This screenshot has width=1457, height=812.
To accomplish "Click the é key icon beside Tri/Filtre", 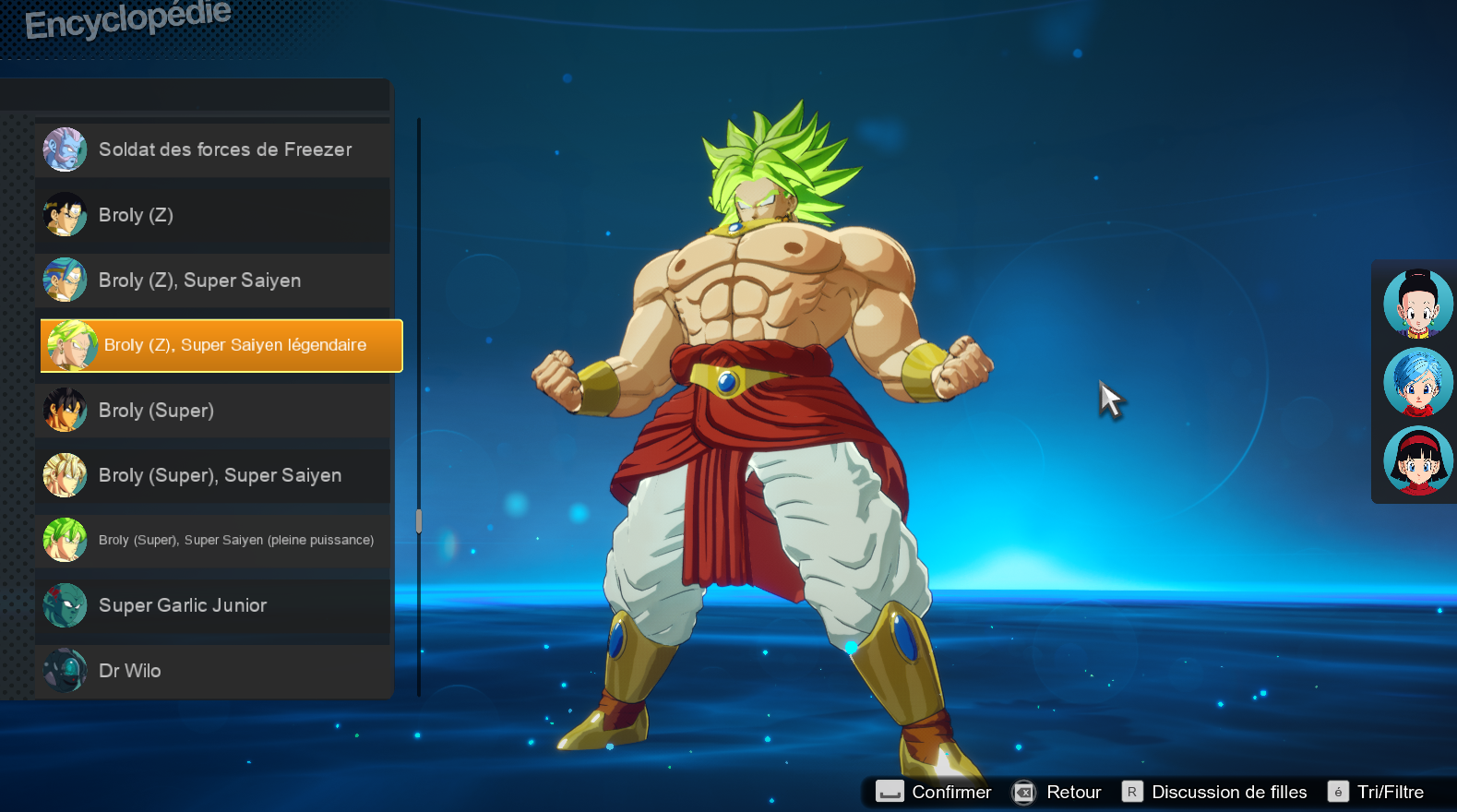I will [x=1338, y=792].
